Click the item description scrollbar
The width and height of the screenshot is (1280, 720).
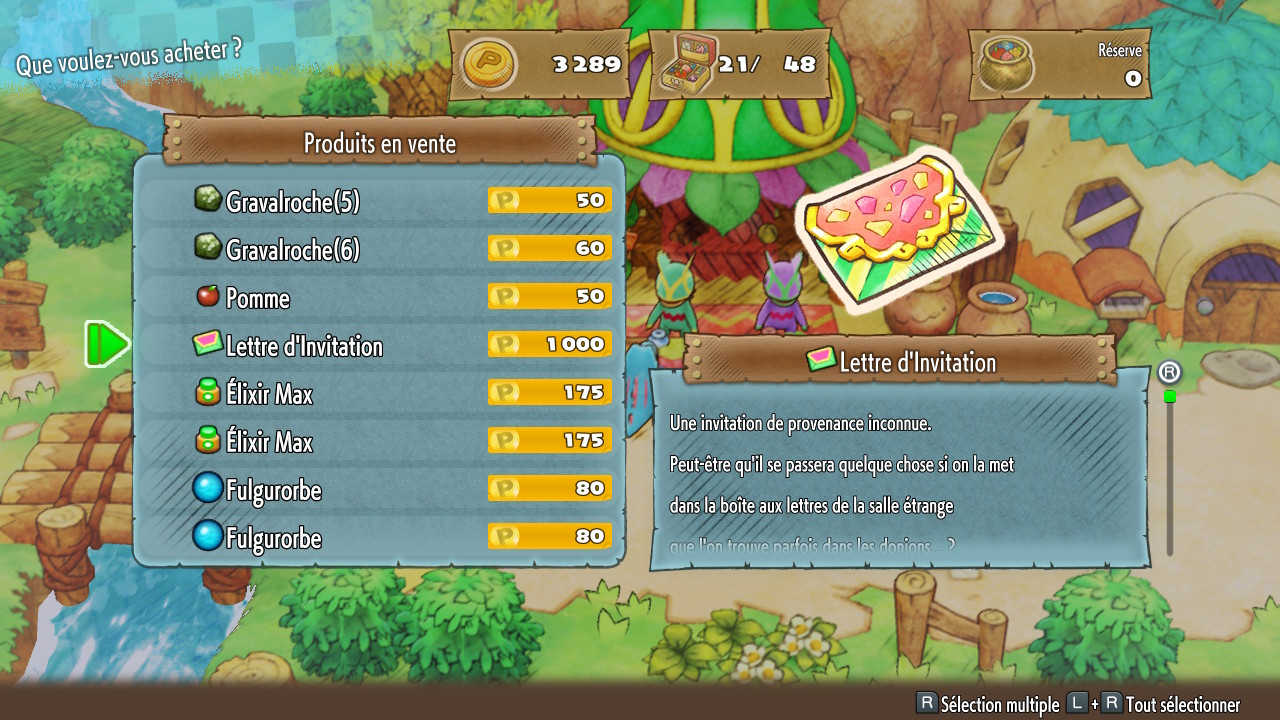point(1169,470)
